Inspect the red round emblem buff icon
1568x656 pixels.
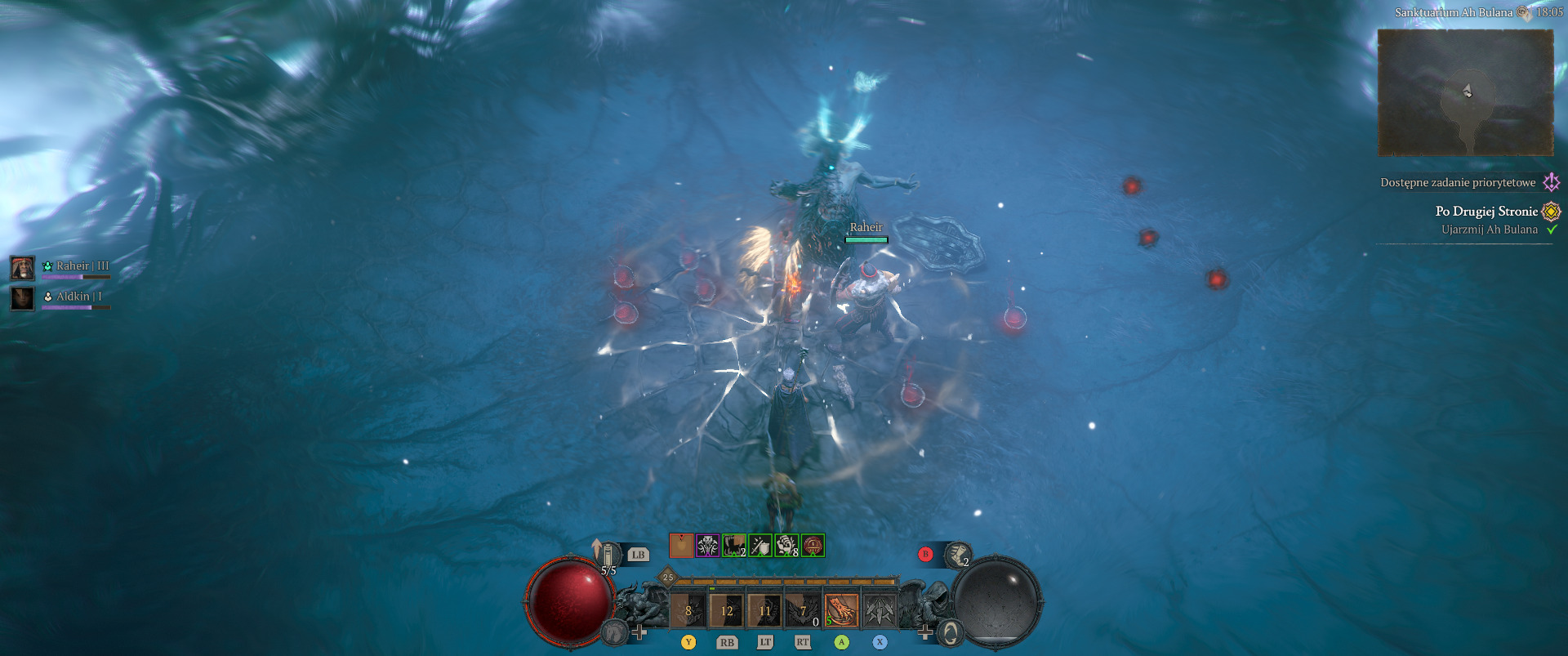click(813, 545)
